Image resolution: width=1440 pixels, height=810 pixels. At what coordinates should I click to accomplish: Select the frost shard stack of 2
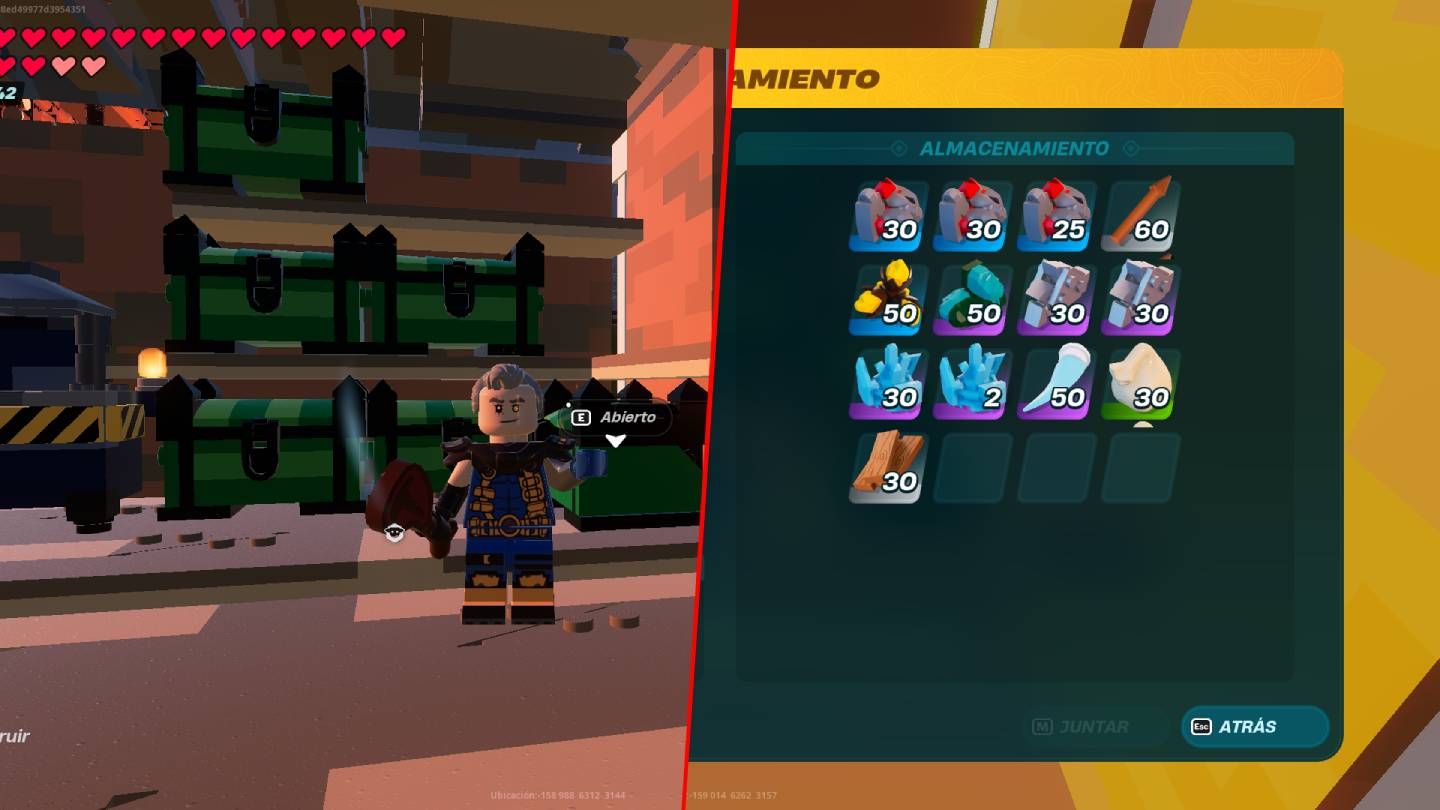972,381
